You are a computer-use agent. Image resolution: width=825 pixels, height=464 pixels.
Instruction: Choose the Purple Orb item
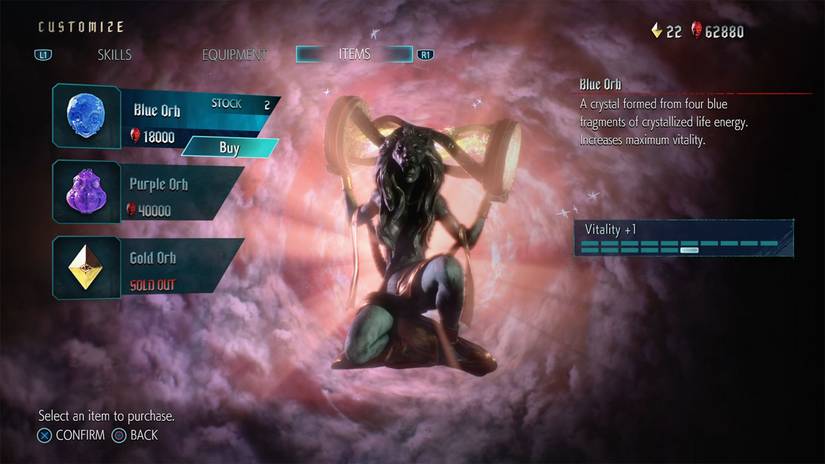coord(150,191)
